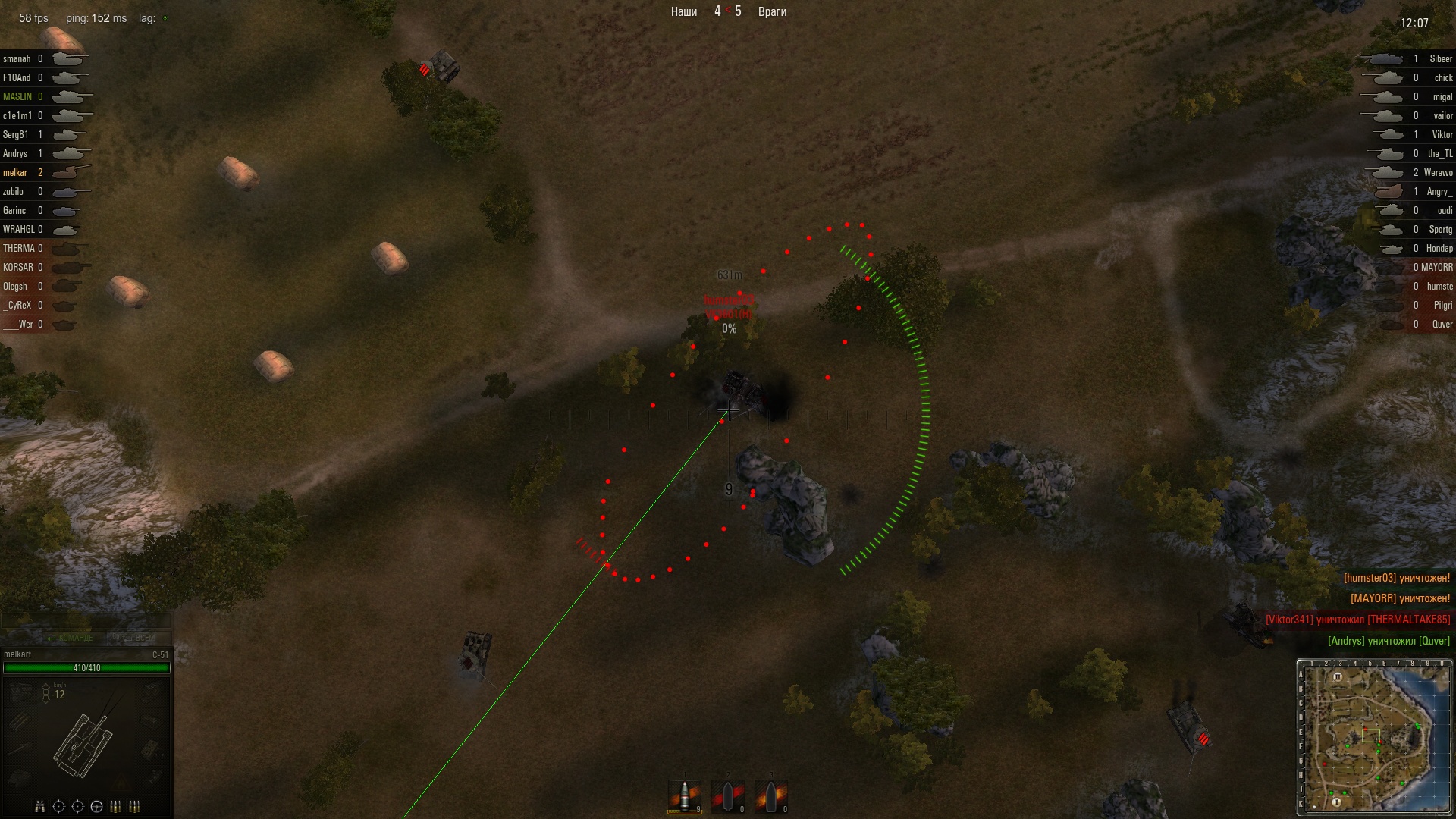
Task: Choose enemy Sibeer in the enemy roster
Action: point(1440,59)
